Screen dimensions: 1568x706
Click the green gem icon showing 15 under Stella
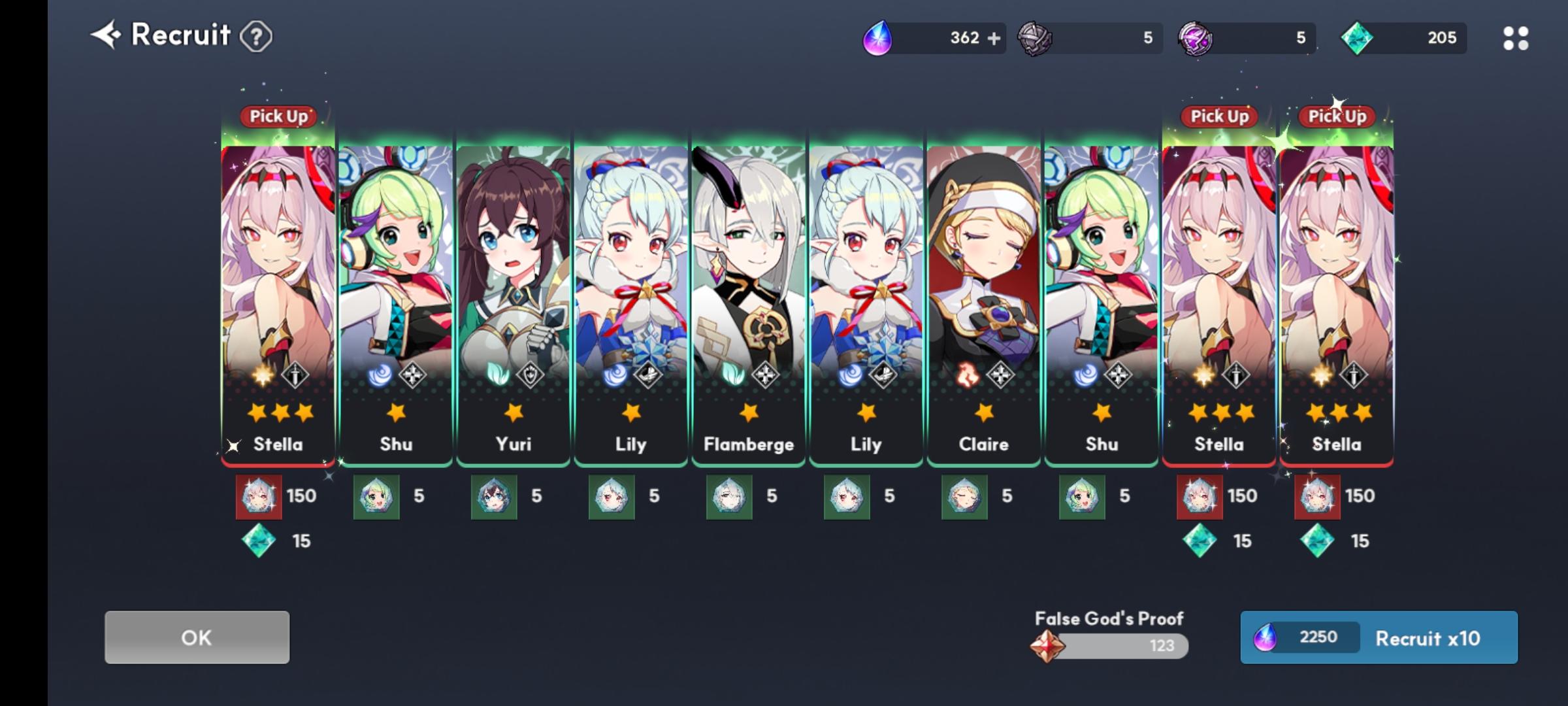(x=259, y=541)
